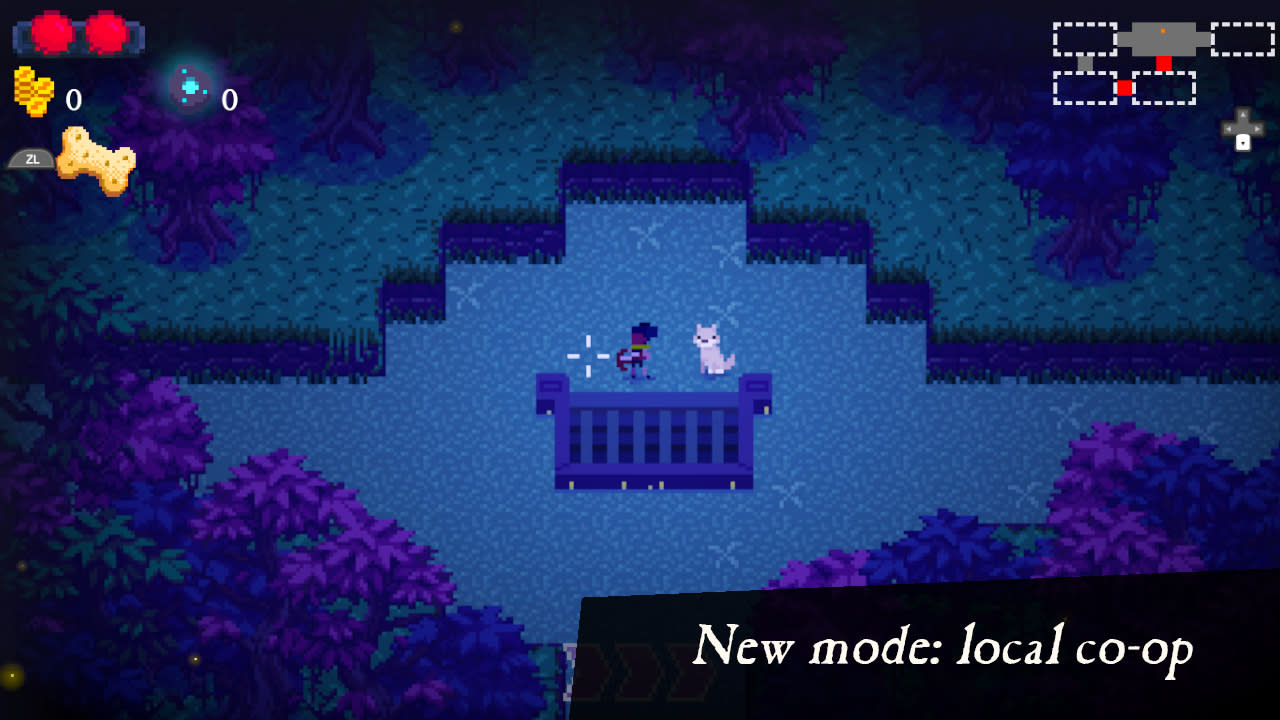Select the blue soul gem icon

[188, 88]
